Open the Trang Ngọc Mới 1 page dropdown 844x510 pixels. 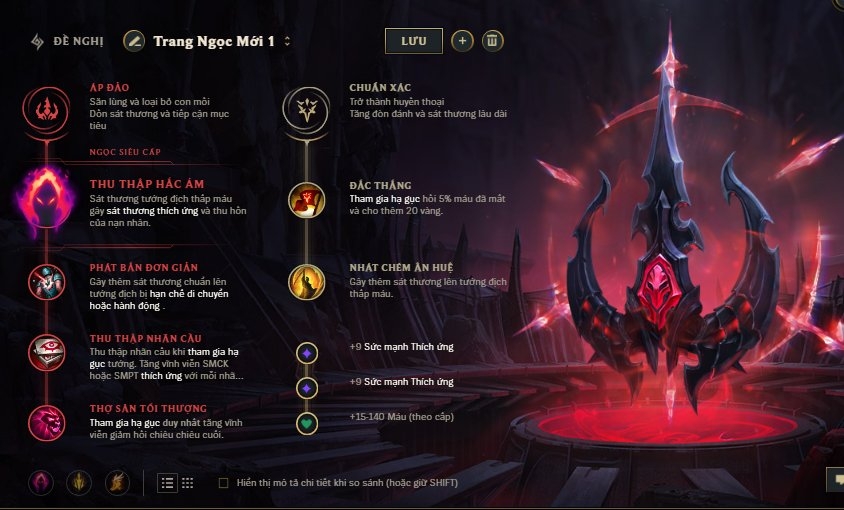point(288,42)
